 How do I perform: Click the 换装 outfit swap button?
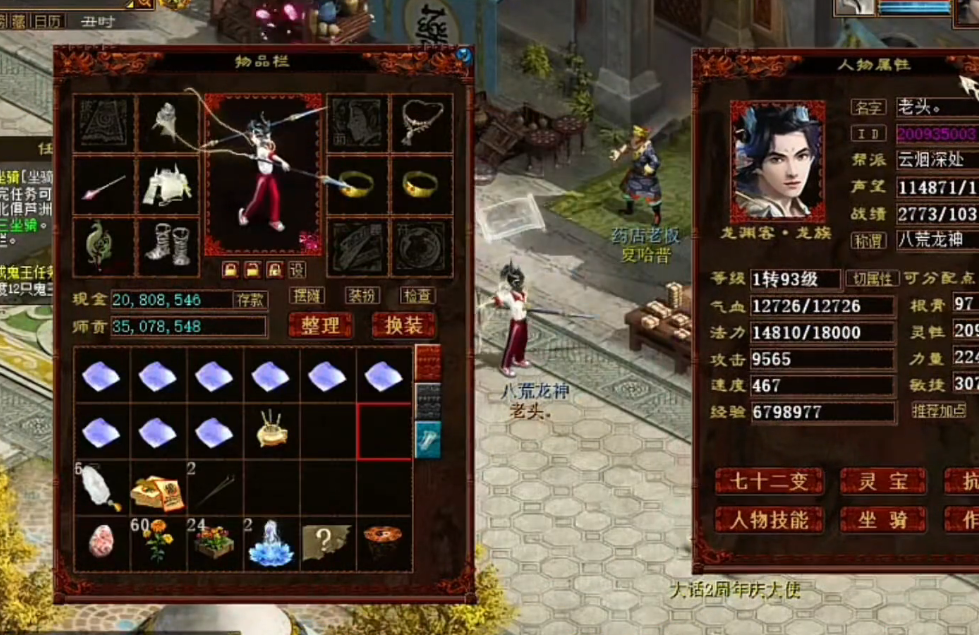404,325
